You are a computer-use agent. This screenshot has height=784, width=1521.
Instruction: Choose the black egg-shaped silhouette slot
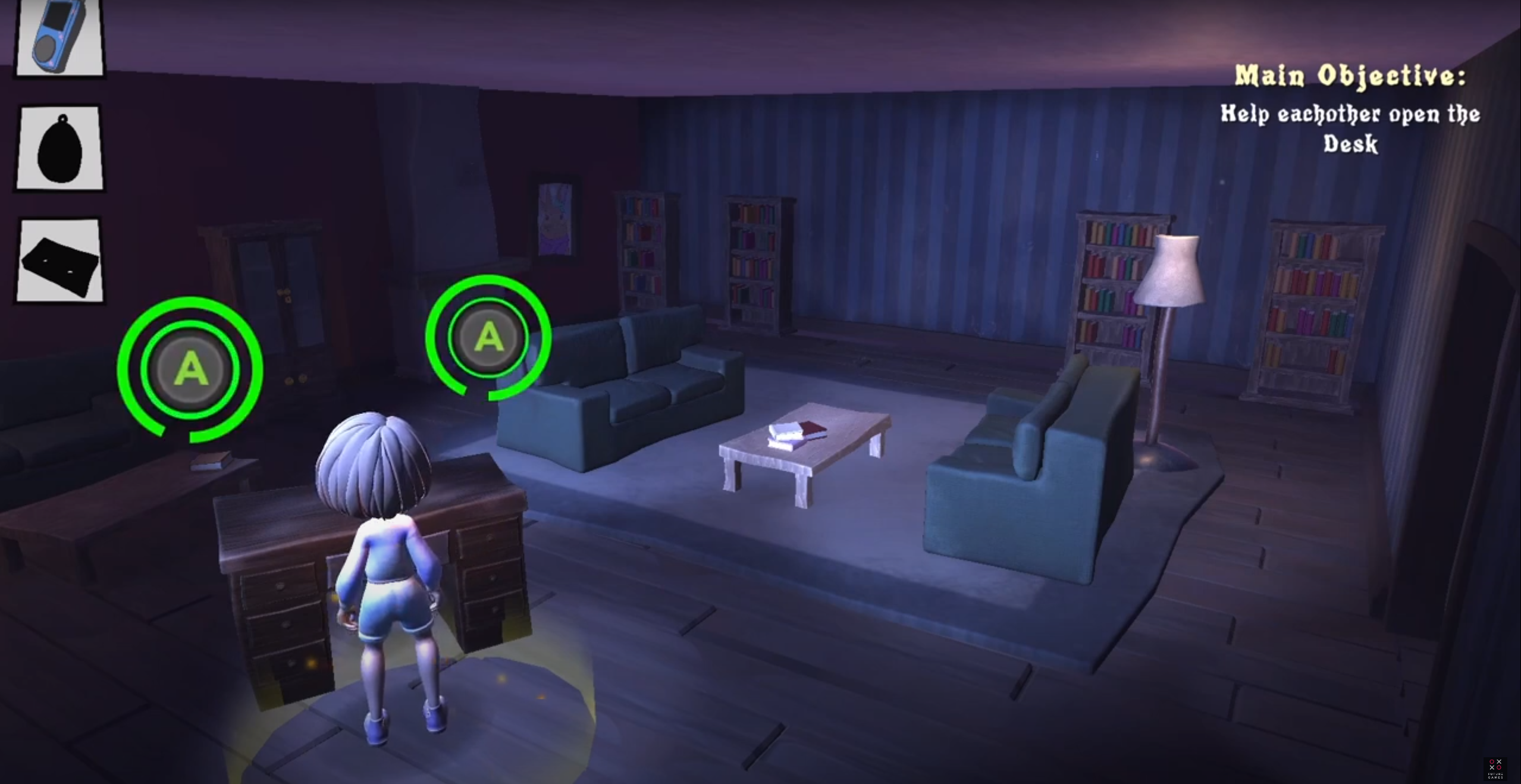pyautogui.click(x=59, y=148)
